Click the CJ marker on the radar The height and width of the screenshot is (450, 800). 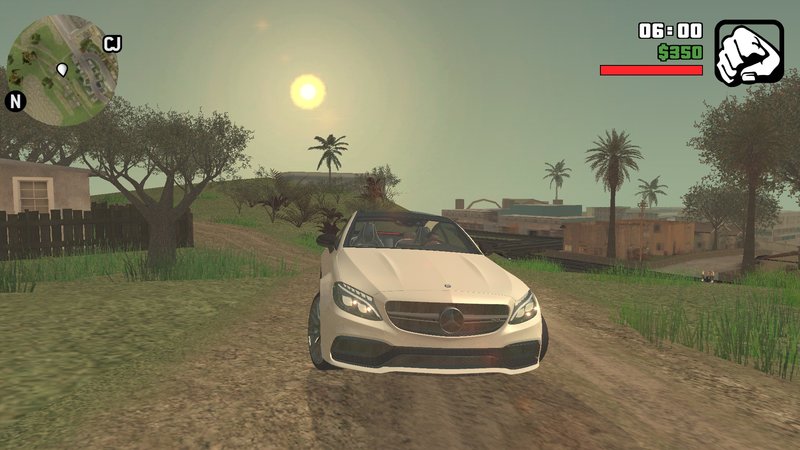click(x=112, y=43)
